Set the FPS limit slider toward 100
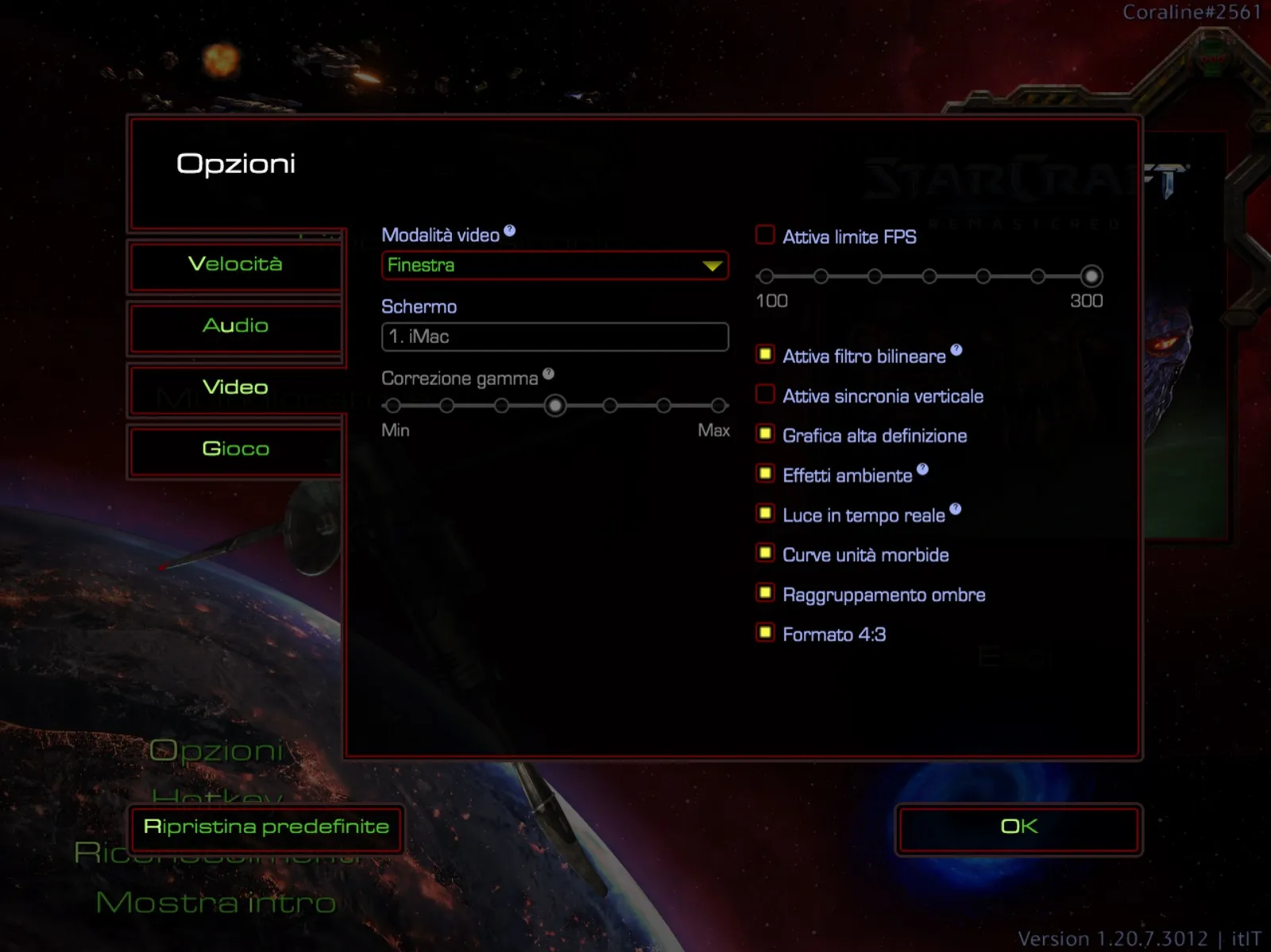 tap(766, 276)
